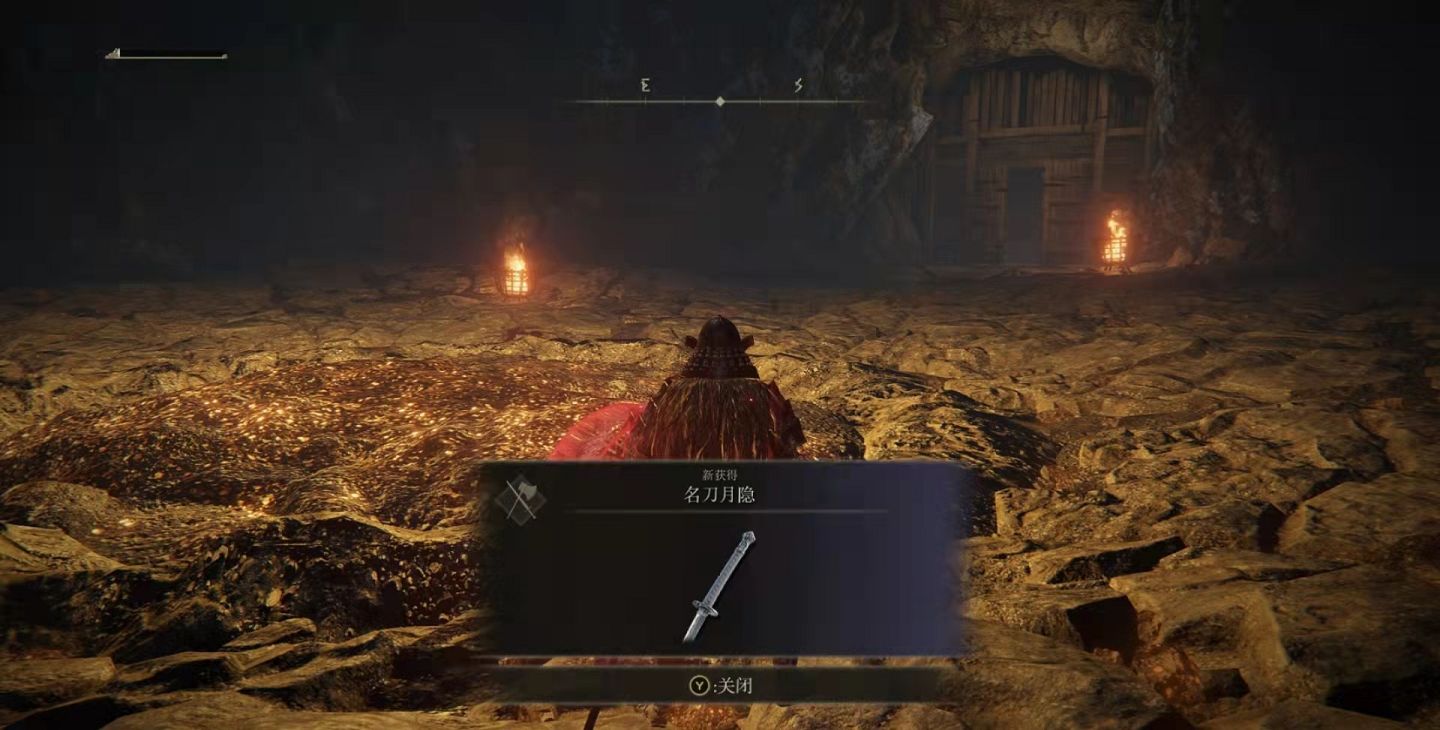Click the crossed-weapons category icon
1440x730 pixels.
click(521, 497)
